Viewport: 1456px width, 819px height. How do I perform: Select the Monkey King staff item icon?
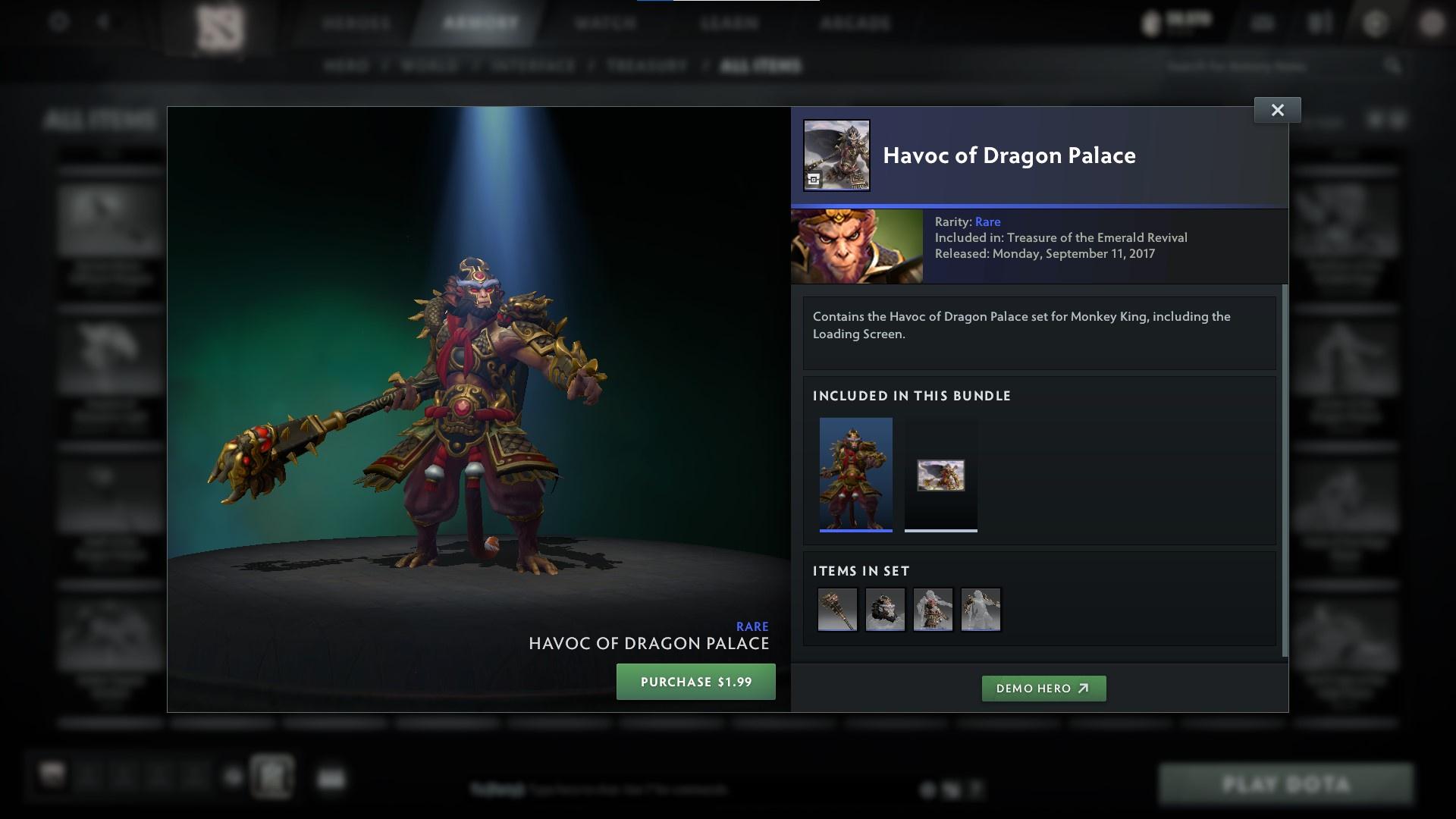pos(837,610)
